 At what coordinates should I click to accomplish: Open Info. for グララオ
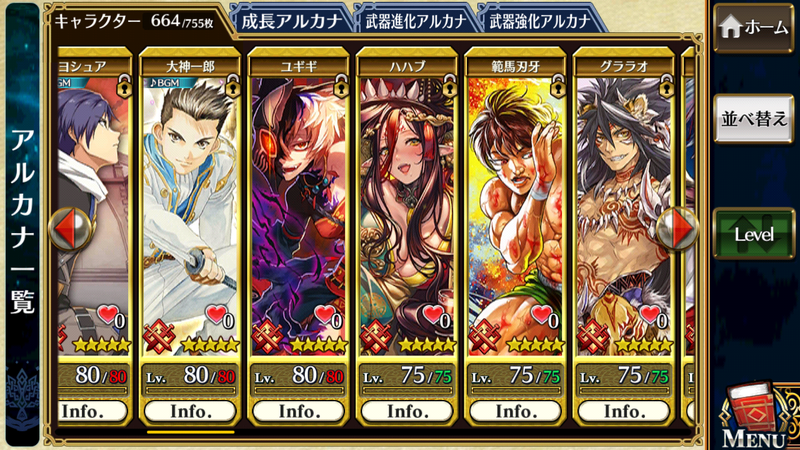tap(624, 411)
